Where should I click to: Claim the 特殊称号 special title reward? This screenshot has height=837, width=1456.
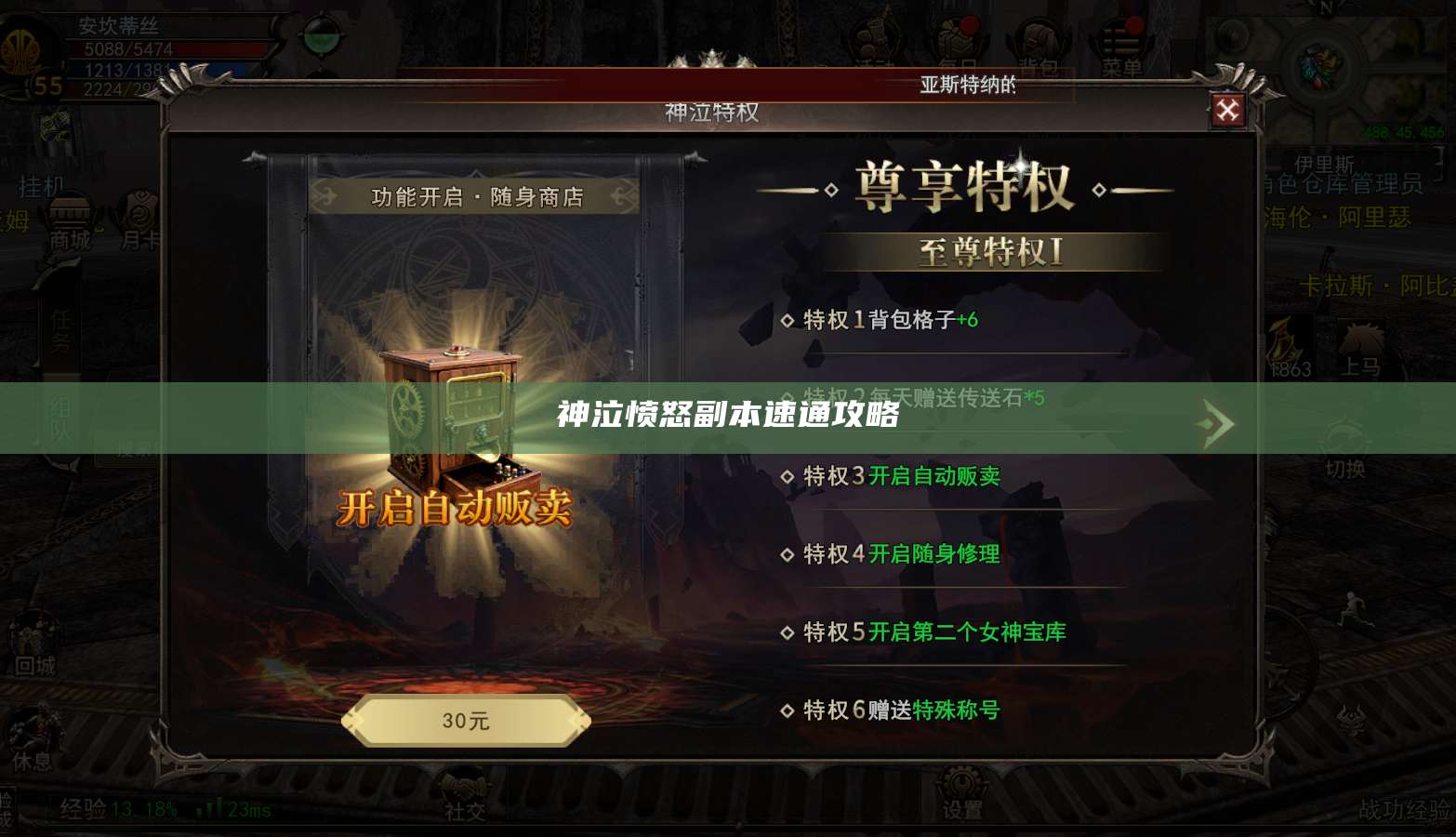[958, 710]
